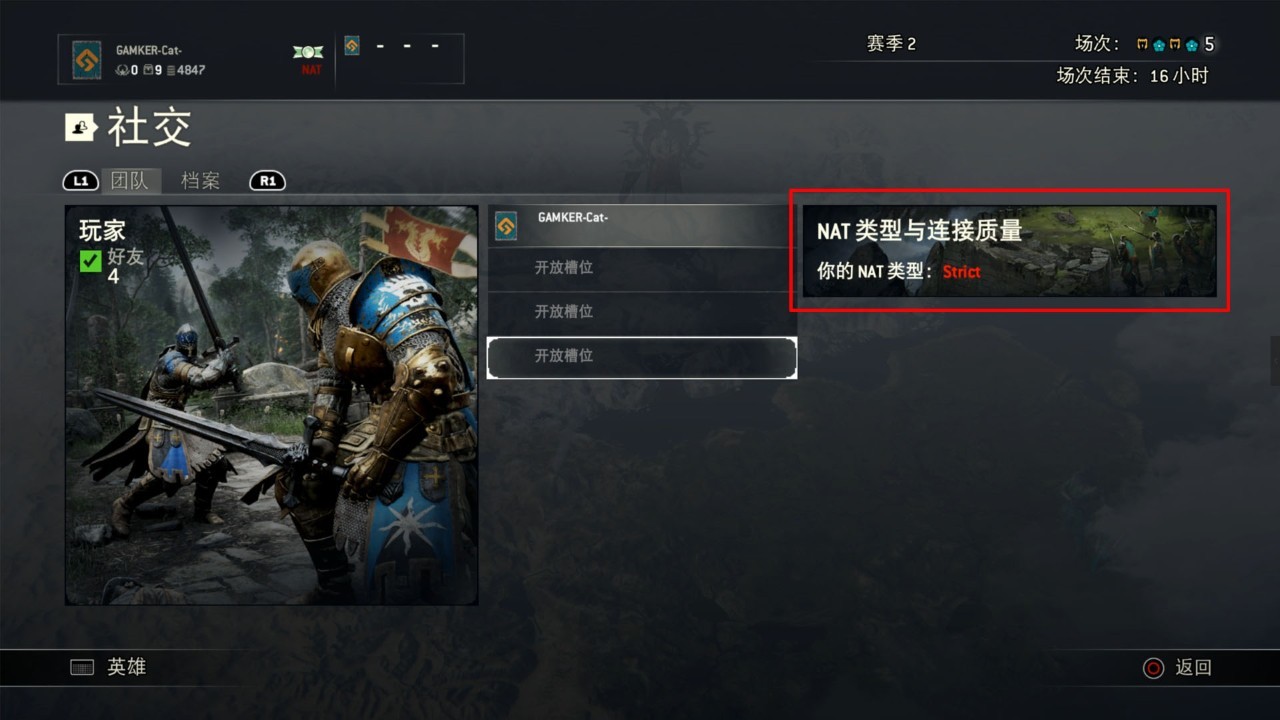The width and height of the screenshot is (1280, 720).
Task: Click the L1 bumper icon
Action: click(79, 181)
